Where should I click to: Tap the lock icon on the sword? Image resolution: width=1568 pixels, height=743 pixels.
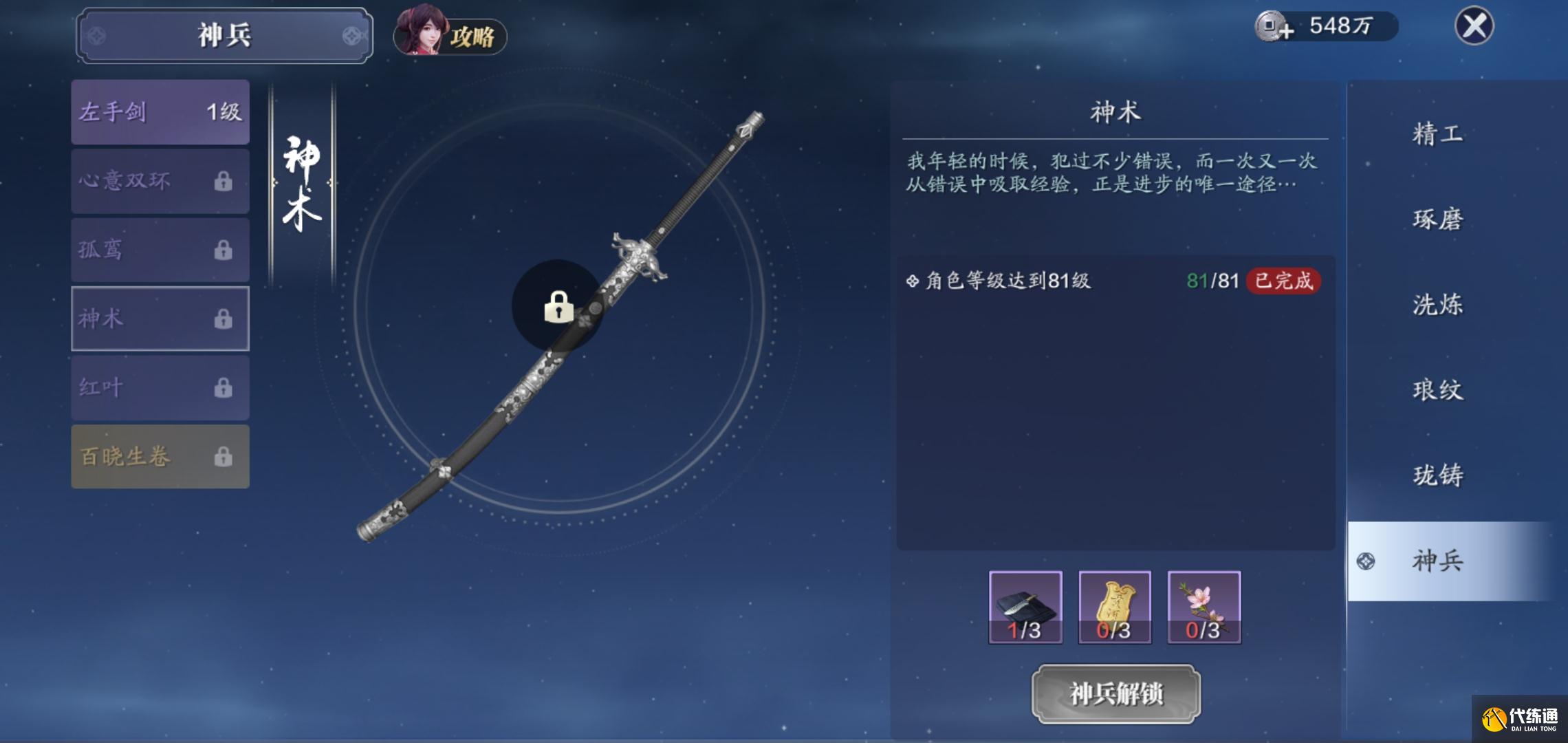tap(558, 306)
